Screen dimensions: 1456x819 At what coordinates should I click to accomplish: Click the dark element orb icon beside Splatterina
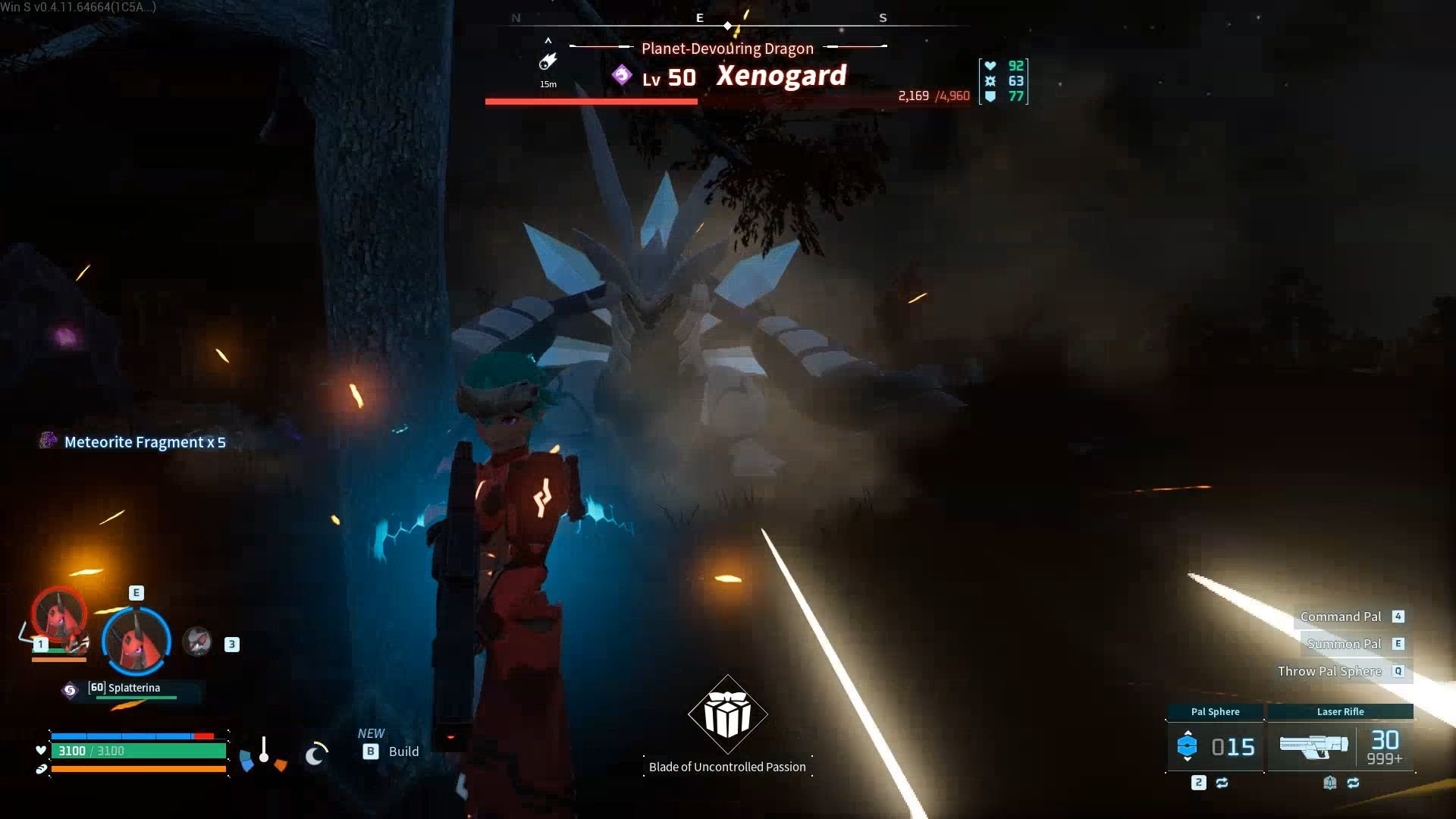click(x=70, y=689)
